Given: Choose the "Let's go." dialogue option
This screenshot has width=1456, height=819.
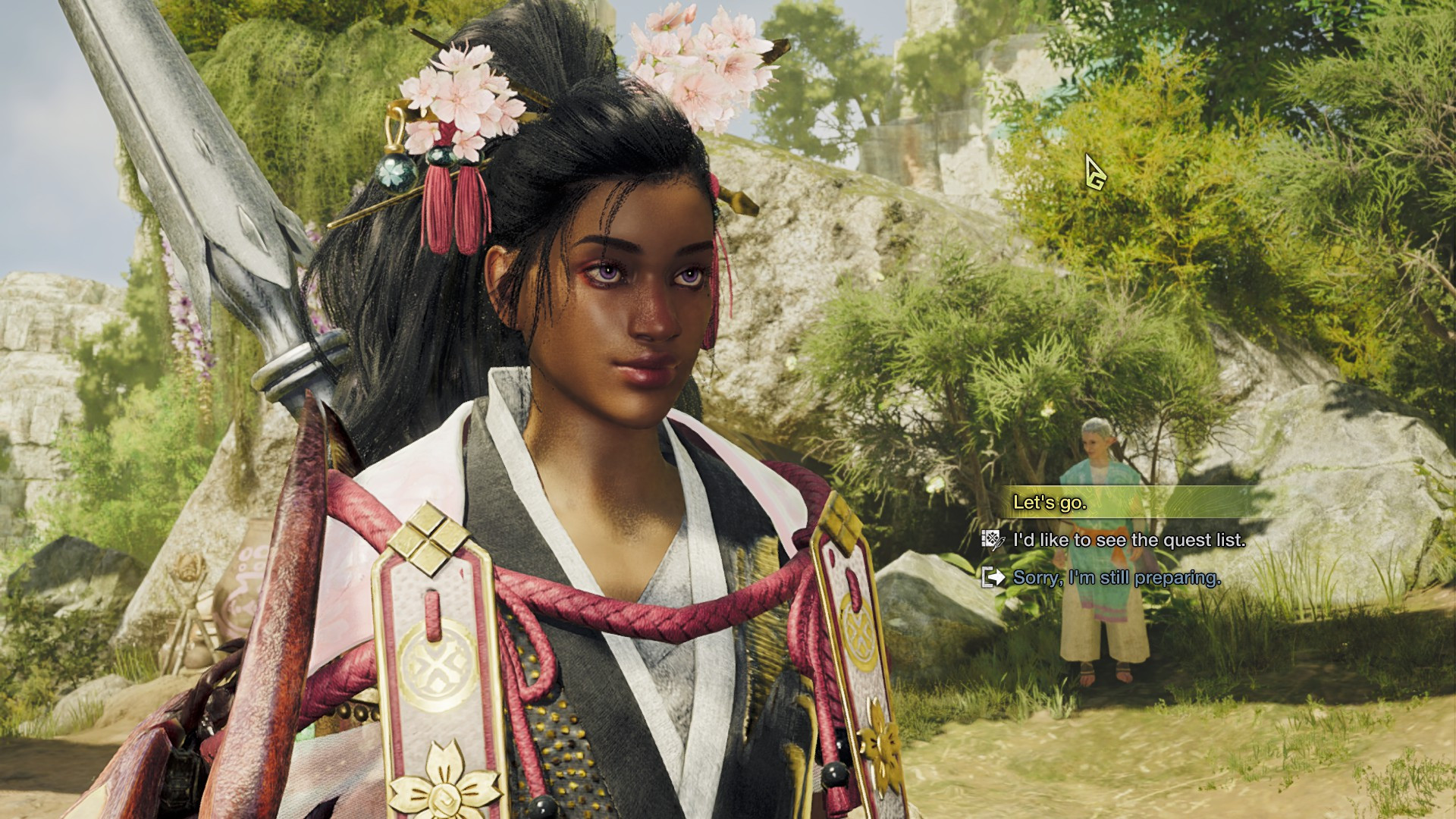Looking at the screenshot, I should 1050,502.
